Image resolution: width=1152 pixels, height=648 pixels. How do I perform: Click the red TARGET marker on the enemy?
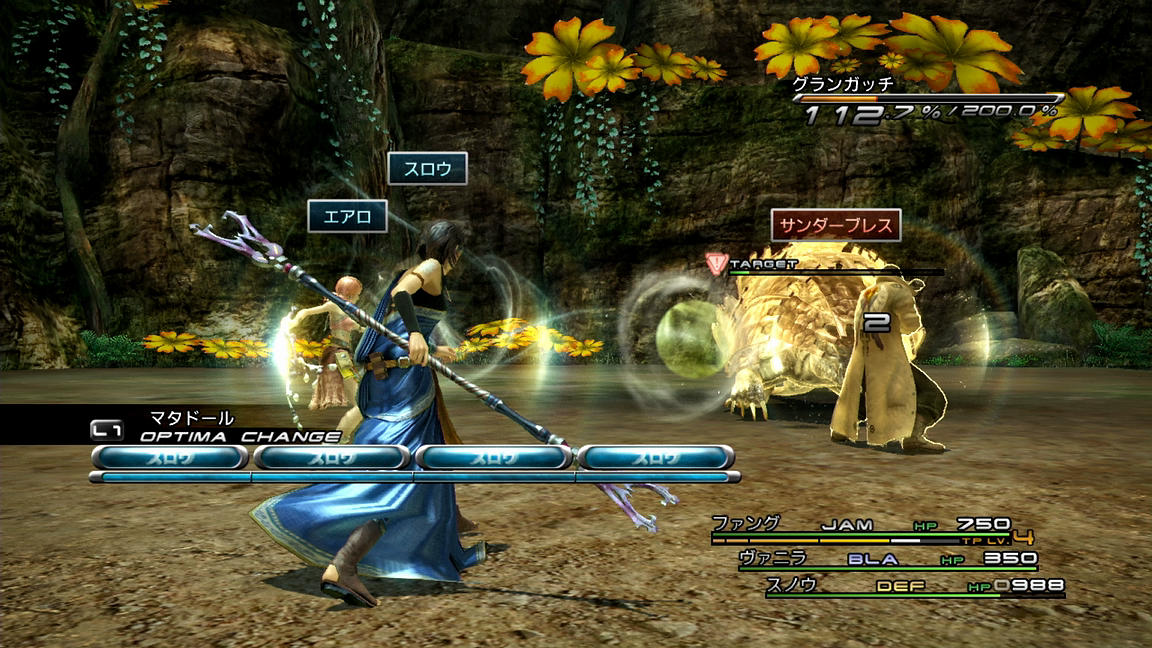coord(716,263)
